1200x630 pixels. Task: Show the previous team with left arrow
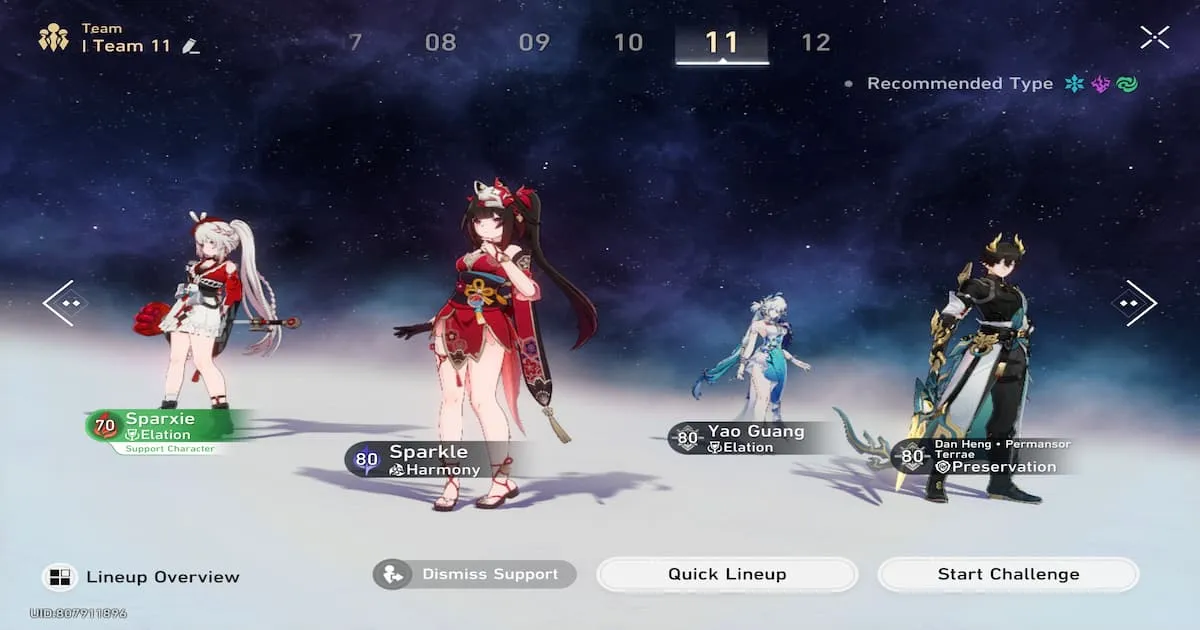(65, 302)
